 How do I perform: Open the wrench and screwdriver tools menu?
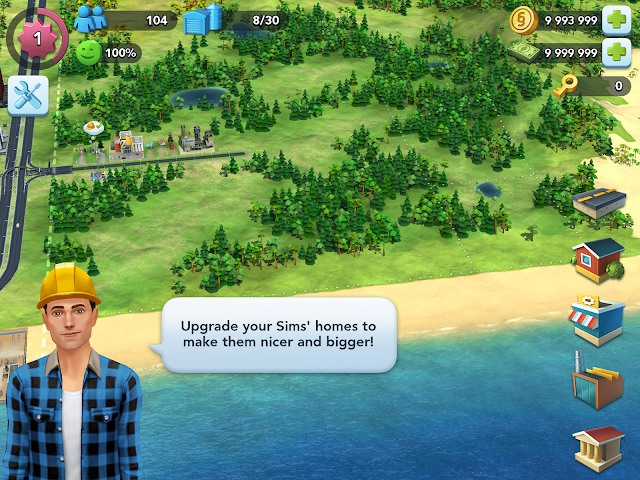tap(28, 96)
